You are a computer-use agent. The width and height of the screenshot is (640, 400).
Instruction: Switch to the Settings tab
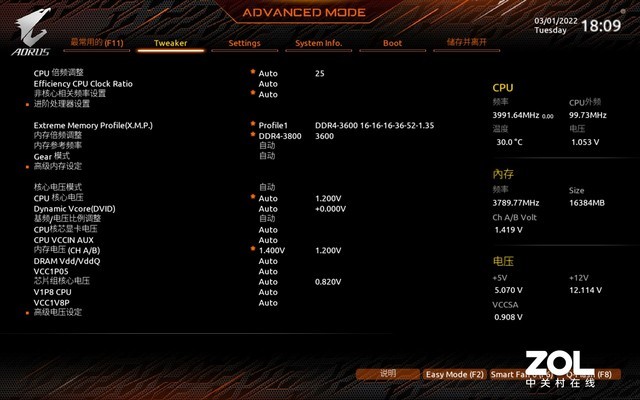pyautogui.click(x=244, y=43)
